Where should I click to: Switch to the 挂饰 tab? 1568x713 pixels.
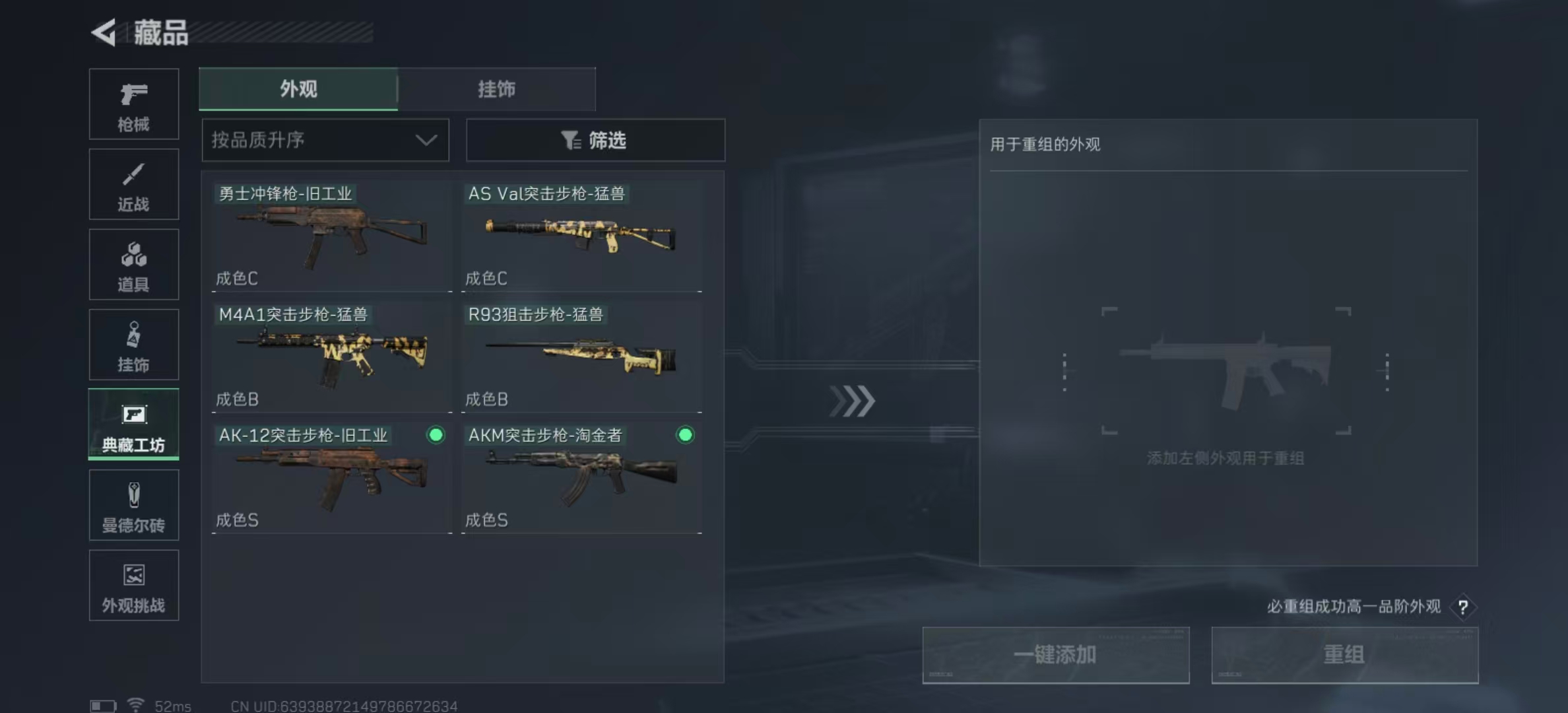coord(496,88)
